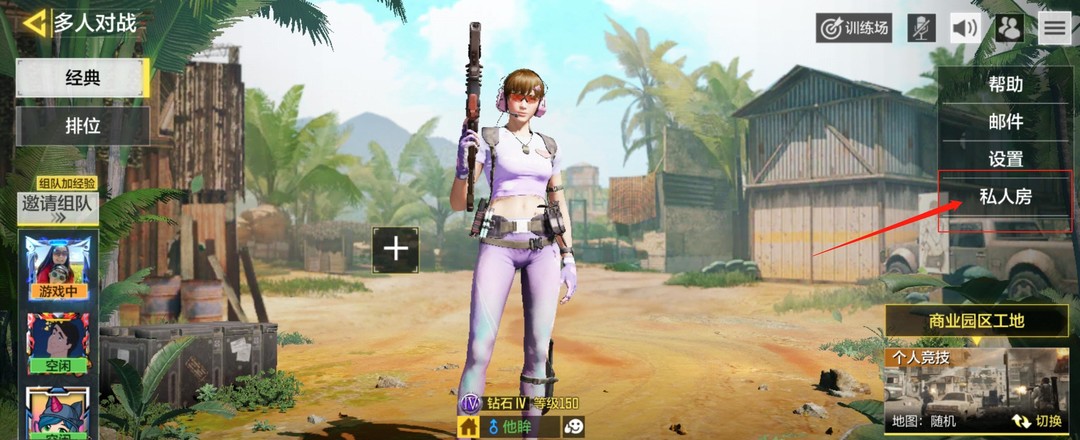Select the friend avatar marked 游戏中
Image resolution: width=1080 pixels, height=440 pixels.
pos(57,267)
